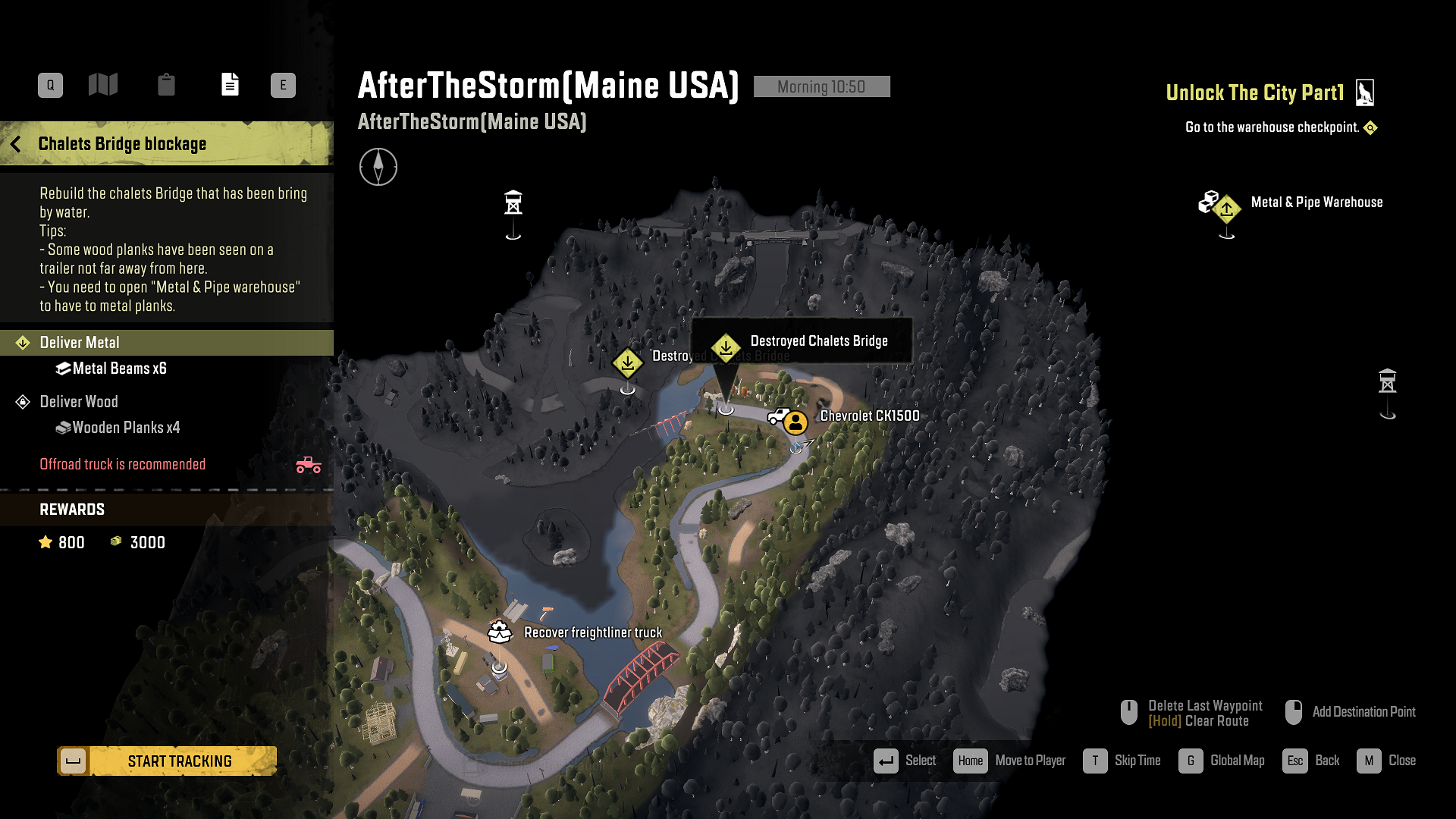The height and width of the screenshot is (819, 1456).
Task: Close the map screen
Action: click(1386, 761)
